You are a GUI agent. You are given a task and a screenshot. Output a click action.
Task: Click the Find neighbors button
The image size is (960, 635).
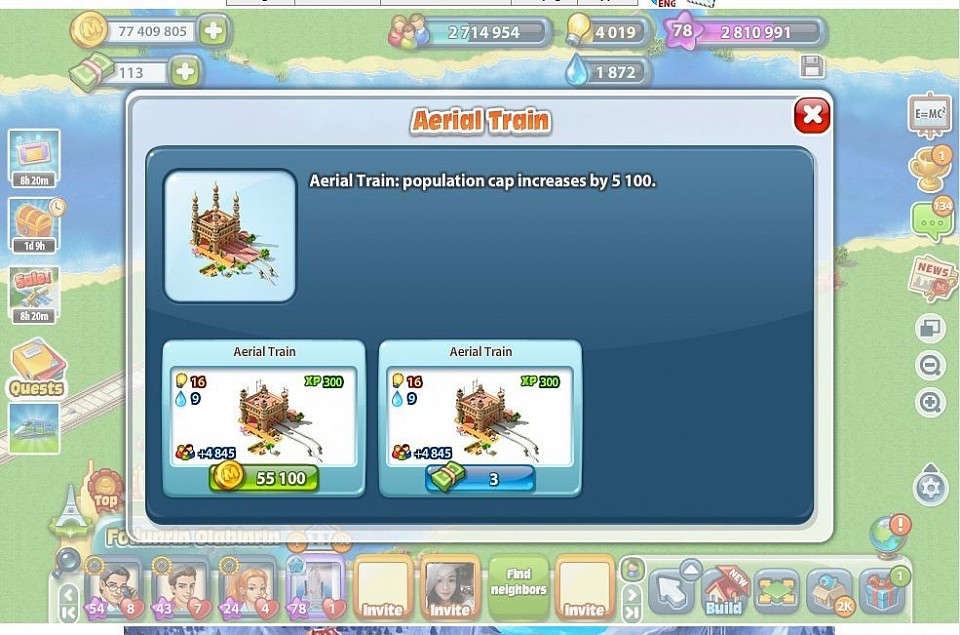518,583
